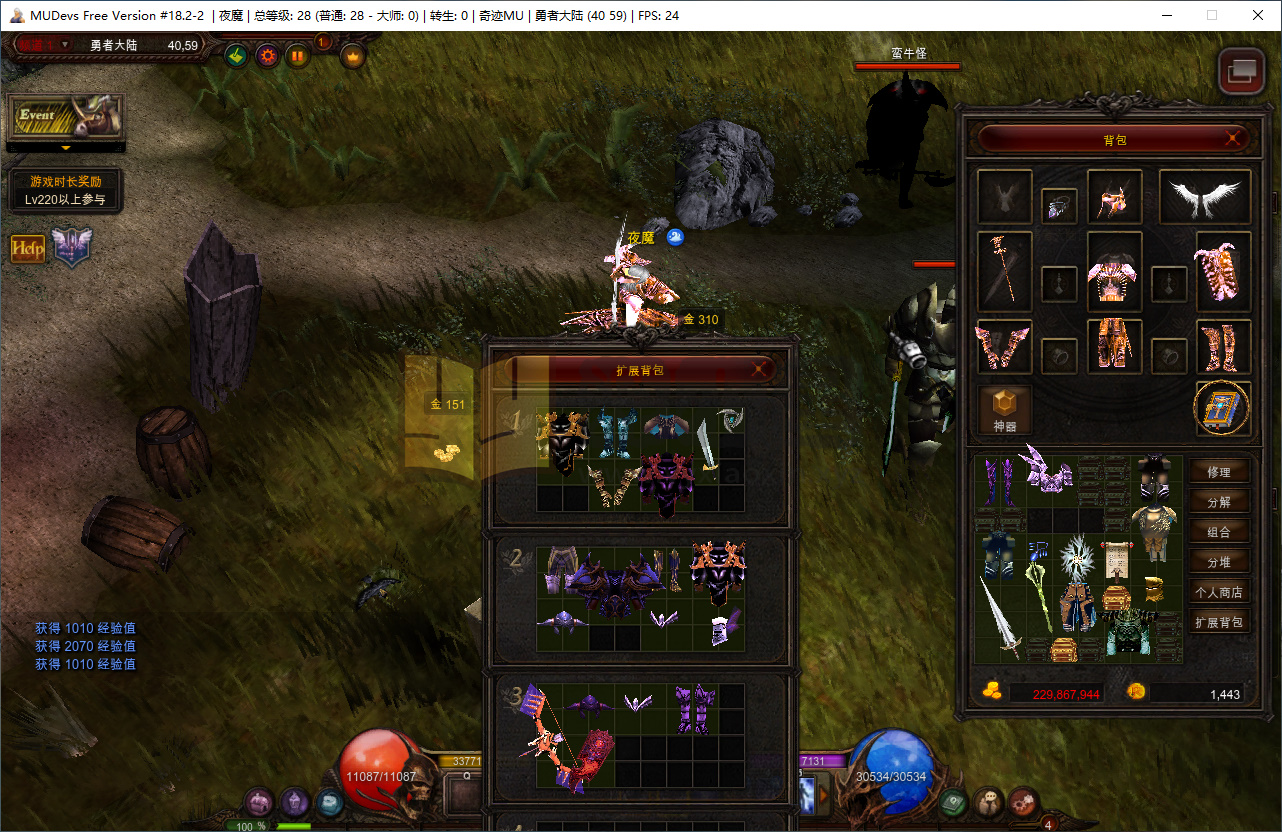
Task: Open the 组合 combine option
Action: click(1219, 532)
